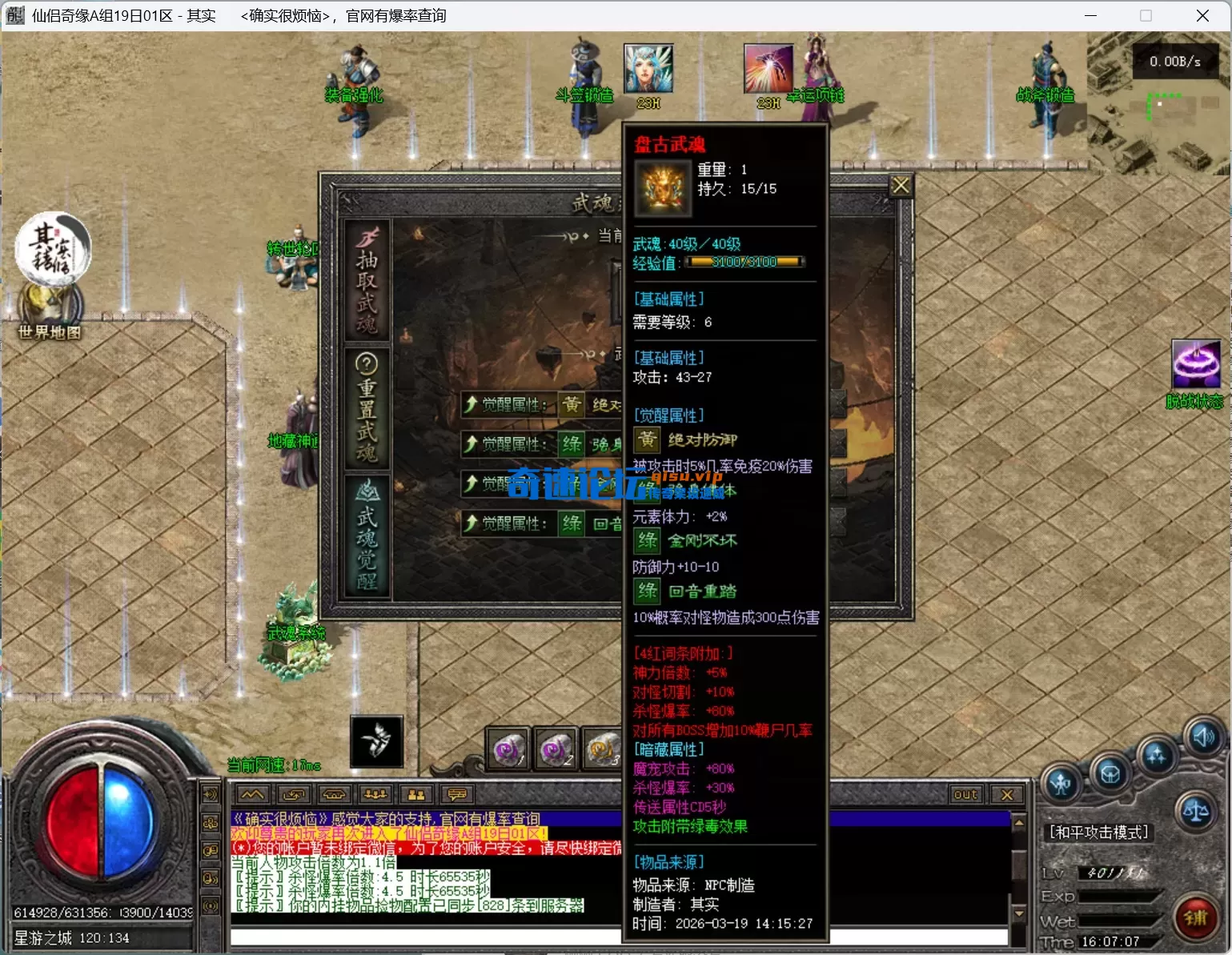
Task: Use the purple swirl stone in slot 1
Action: coord(508,748)
